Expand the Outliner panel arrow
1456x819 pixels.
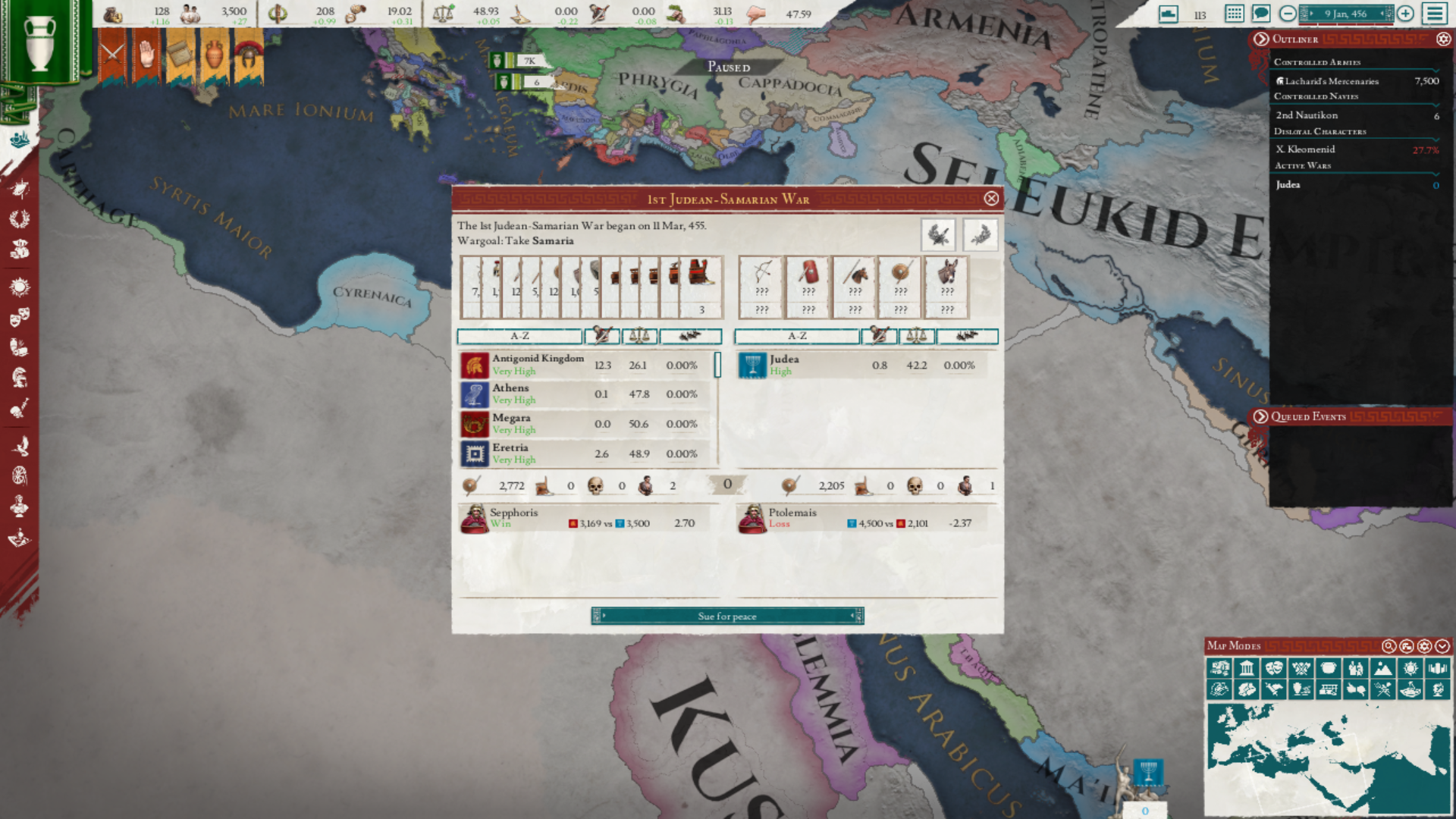[1260, 39]
